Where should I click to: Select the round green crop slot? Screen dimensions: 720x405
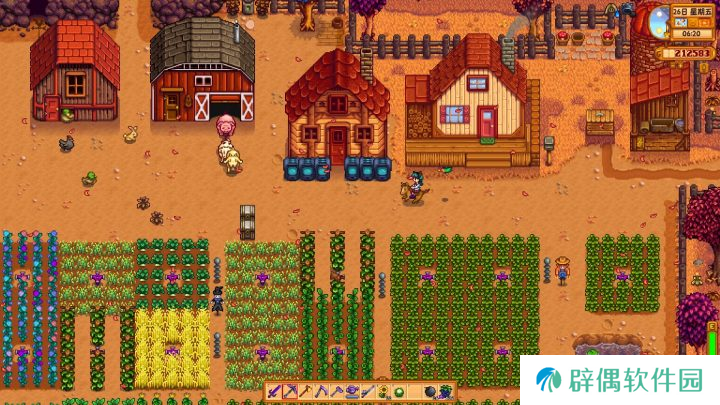[397, 392]
